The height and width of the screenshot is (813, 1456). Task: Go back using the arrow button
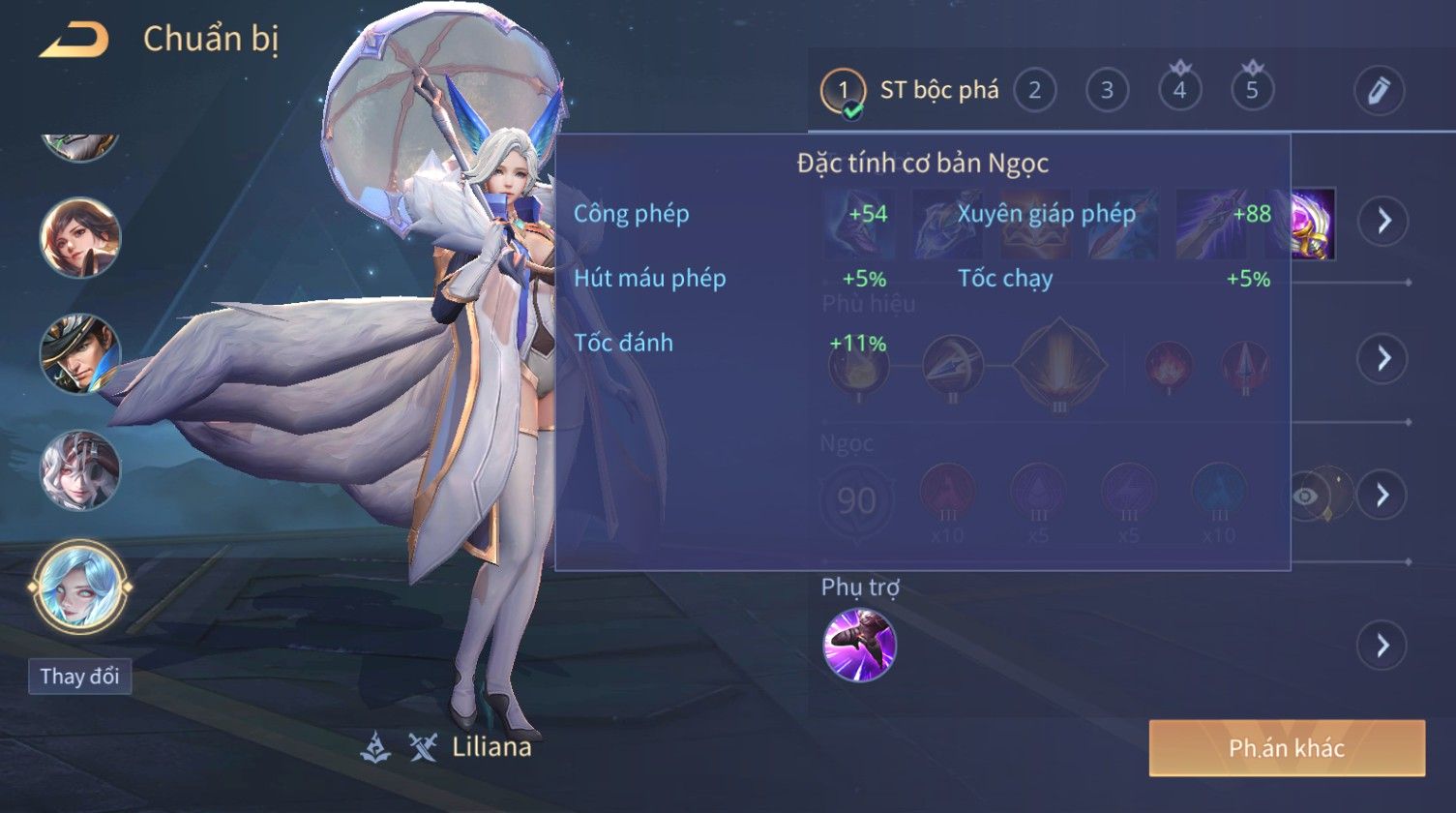click(74, 41)
